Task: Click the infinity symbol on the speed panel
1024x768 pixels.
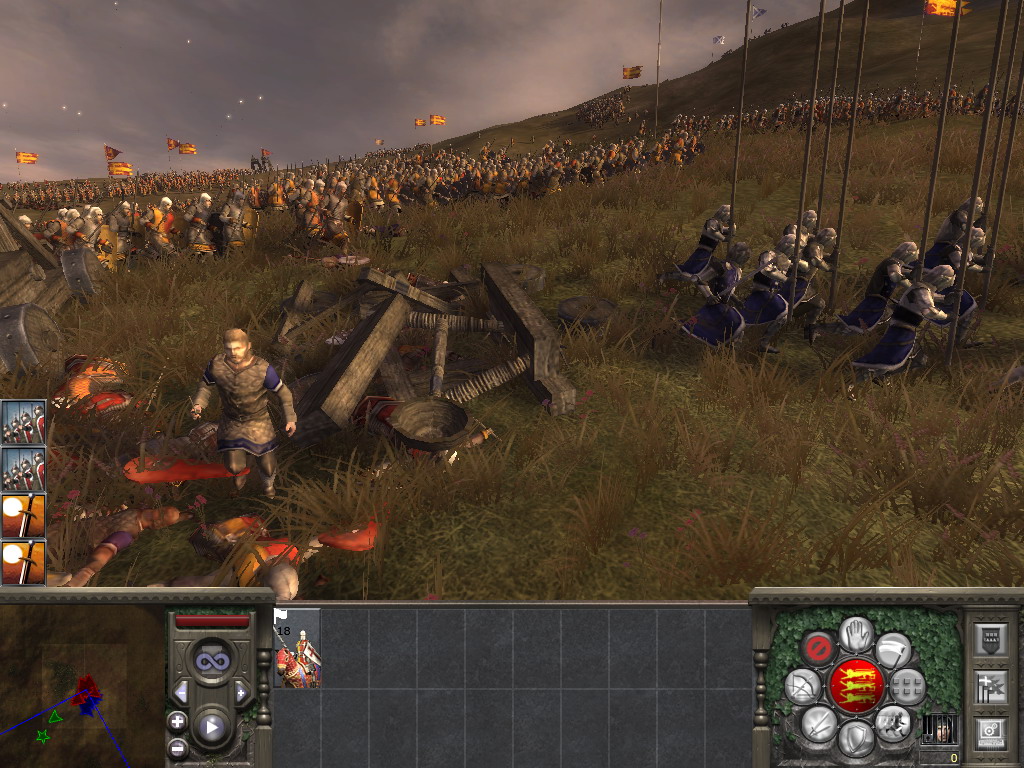Action: coord(211,661)
